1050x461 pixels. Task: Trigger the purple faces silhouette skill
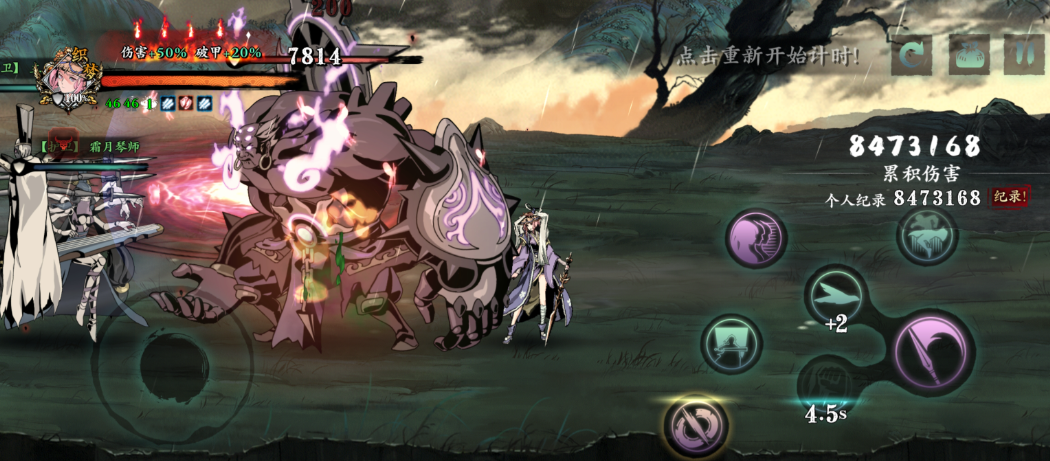(x=756, y=238)
